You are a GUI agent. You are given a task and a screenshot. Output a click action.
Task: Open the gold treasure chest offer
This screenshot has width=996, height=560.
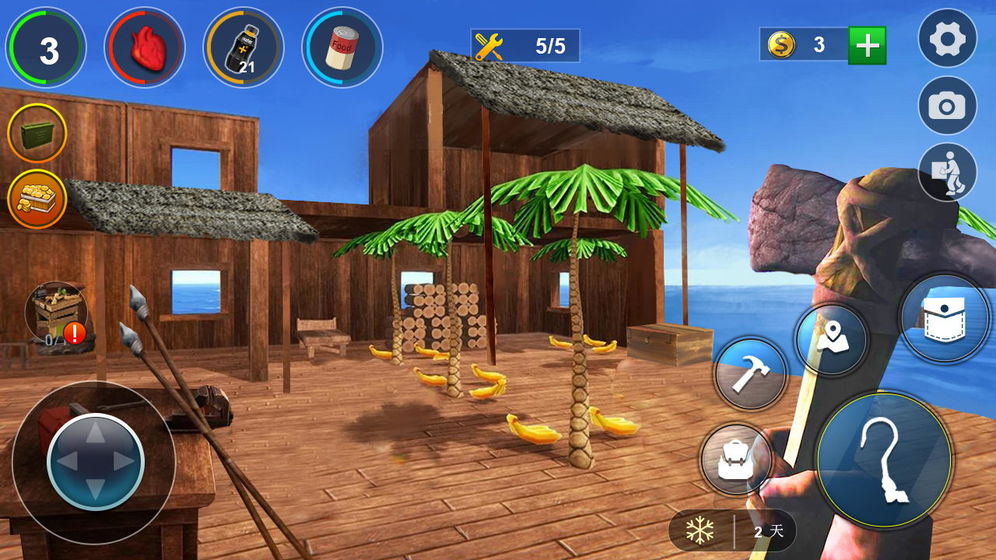(x=37, y=198)
